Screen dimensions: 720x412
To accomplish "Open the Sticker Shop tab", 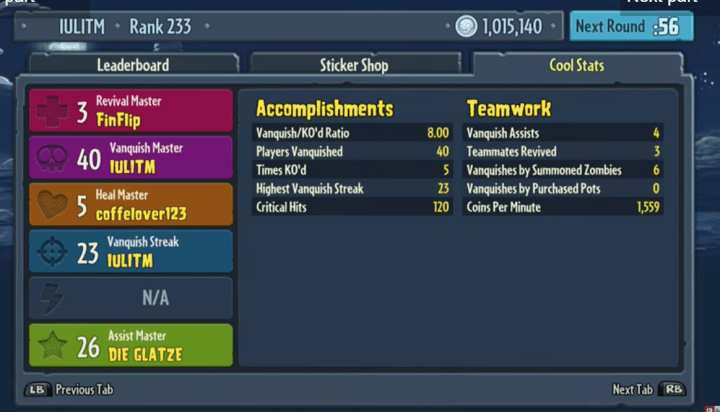I will 355,66.
